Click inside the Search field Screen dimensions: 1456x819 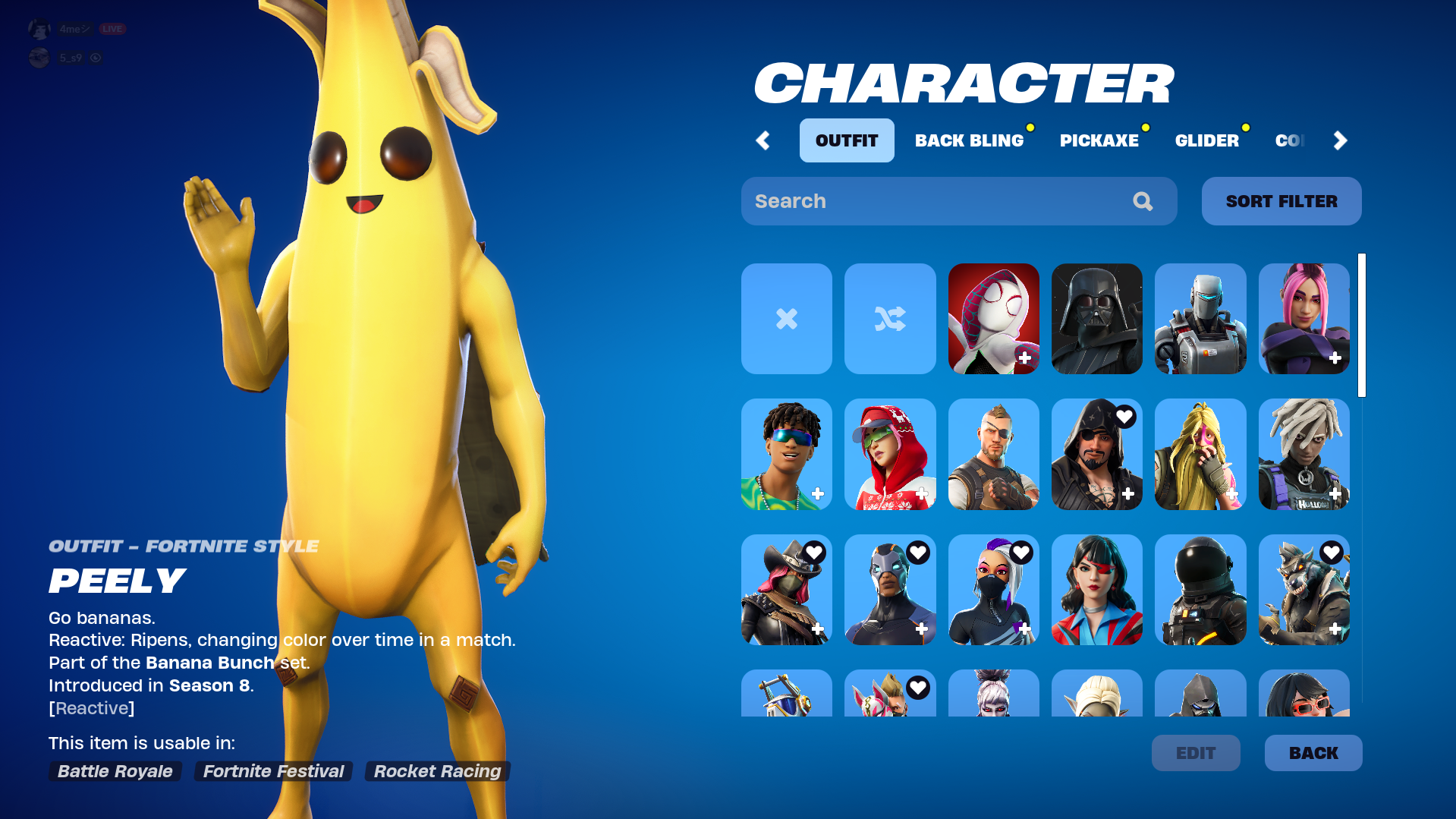(910, 201)
